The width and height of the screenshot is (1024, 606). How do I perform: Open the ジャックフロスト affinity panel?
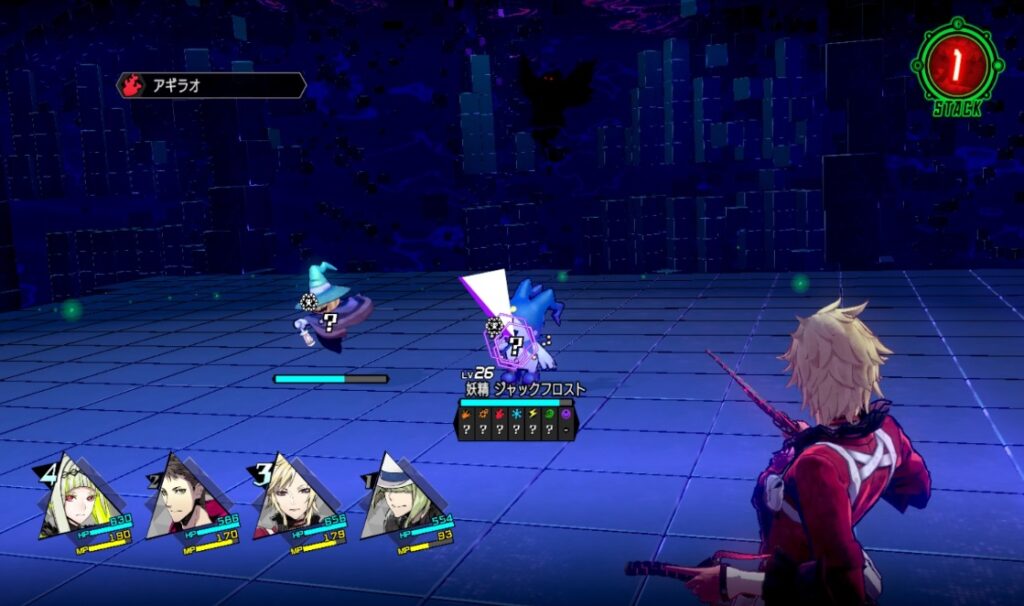coord(514,422)
